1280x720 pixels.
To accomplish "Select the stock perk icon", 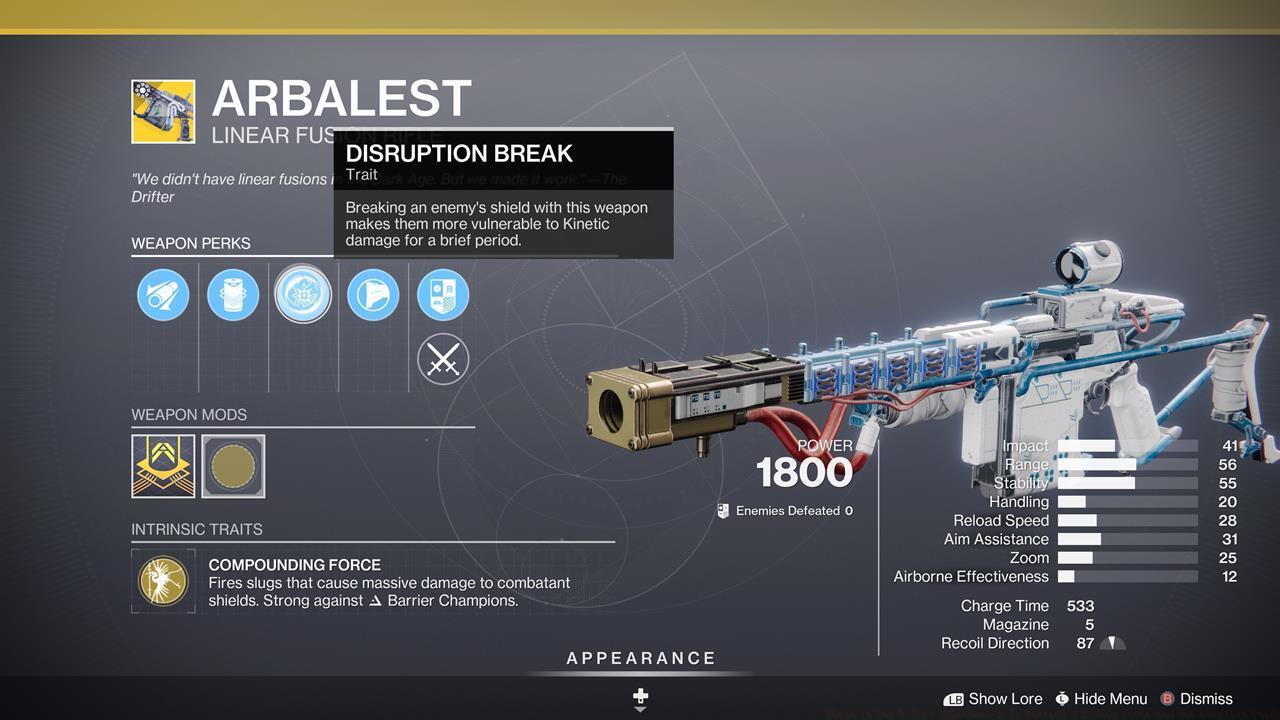I will tap(373, 294).
